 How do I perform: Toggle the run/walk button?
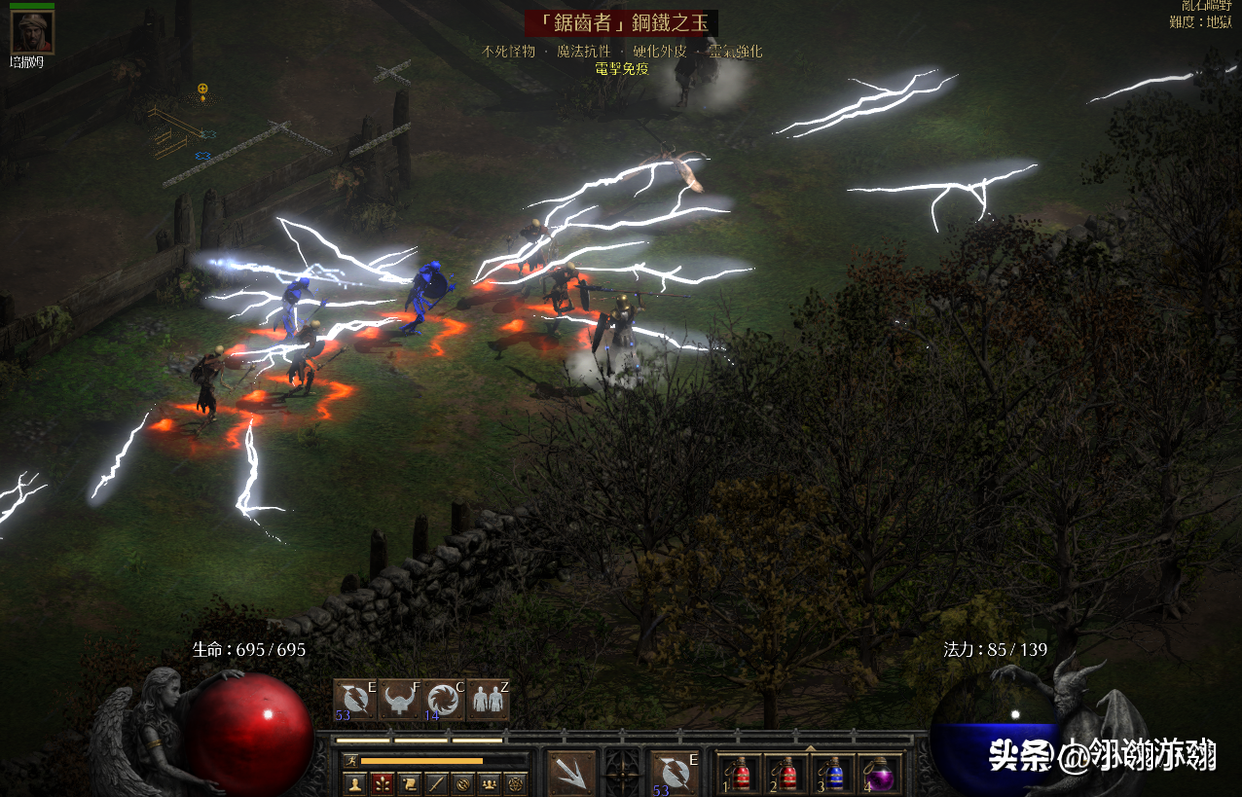[x=351, y=761]
